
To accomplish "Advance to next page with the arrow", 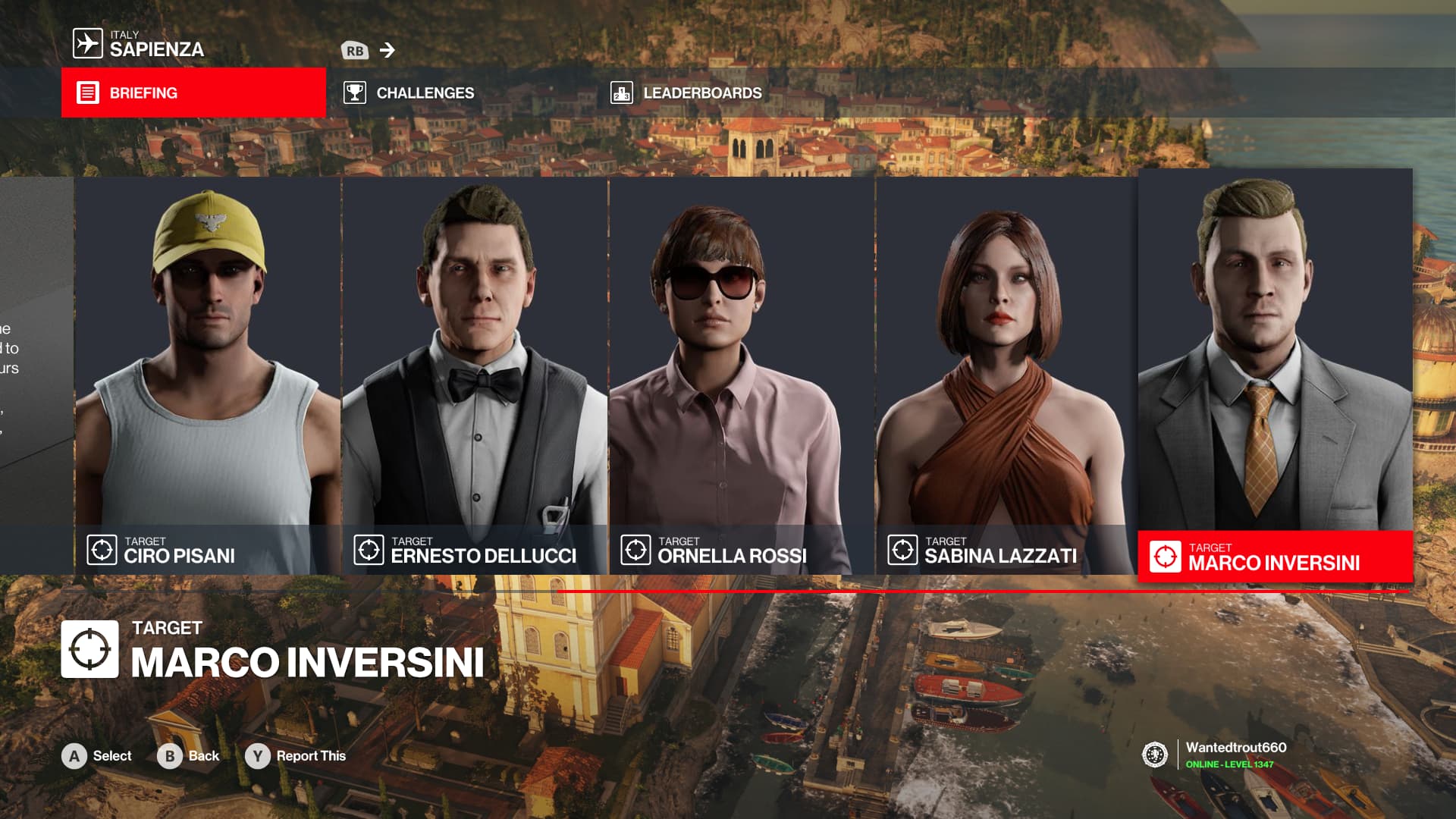I will (x=388, y=50).
